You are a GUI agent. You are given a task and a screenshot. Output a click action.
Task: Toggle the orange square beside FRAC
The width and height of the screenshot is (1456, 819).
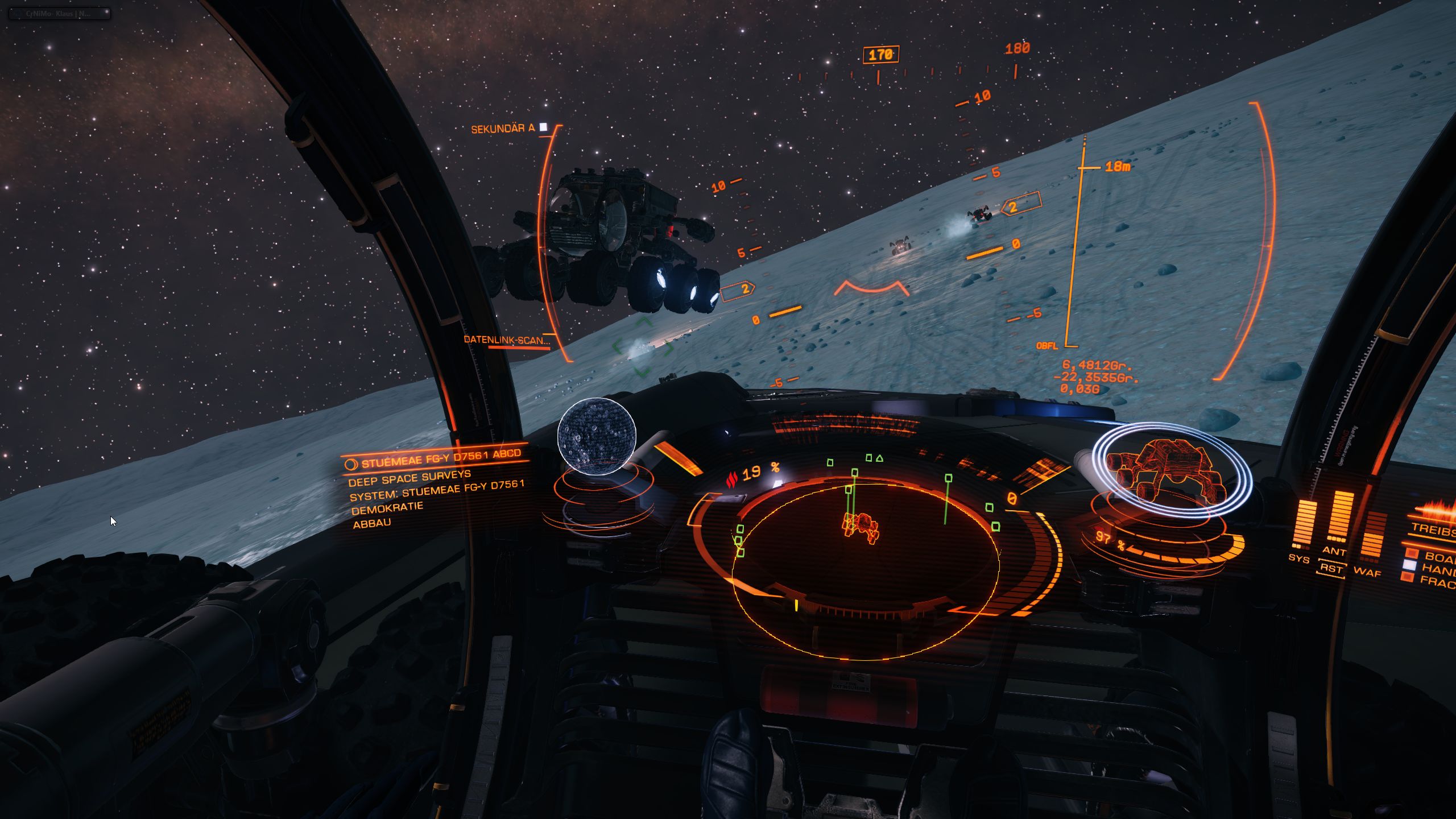(1408, 577)
